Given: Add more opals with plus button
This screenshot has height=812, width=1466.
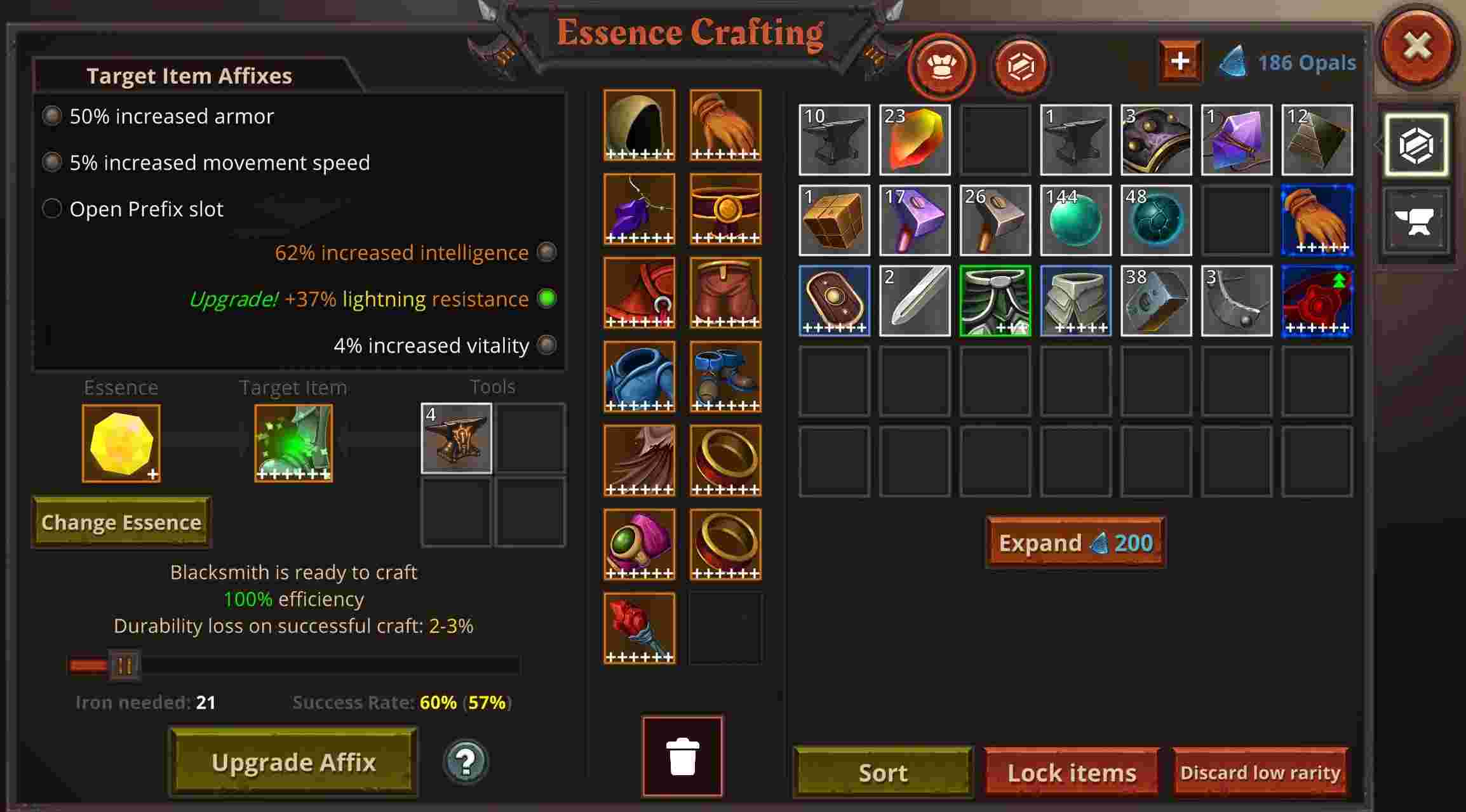Looking at the screenshot, I should click(1180, 62).
